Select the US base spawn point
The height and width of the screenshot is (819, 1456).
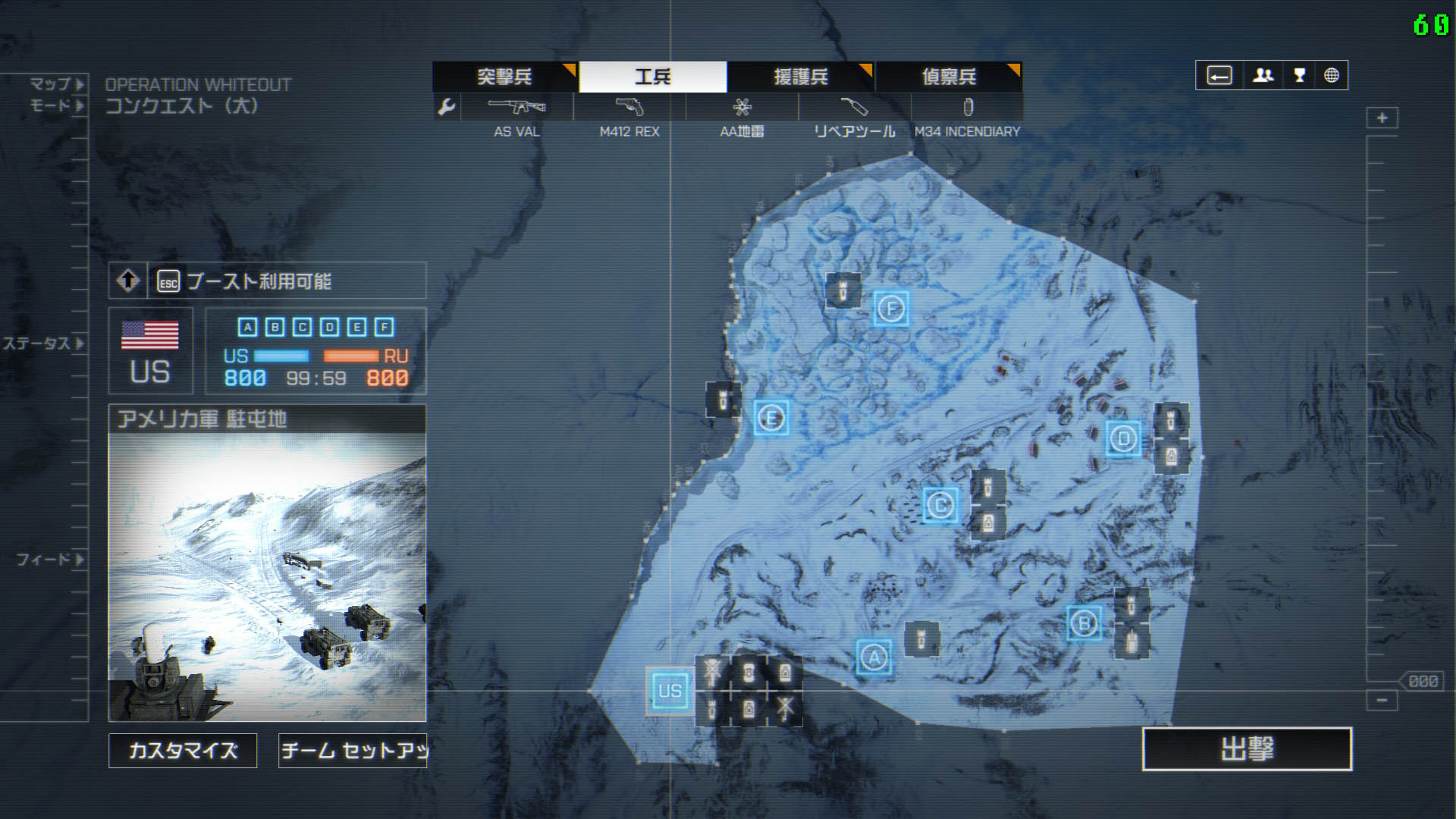[x=670, y=691]
